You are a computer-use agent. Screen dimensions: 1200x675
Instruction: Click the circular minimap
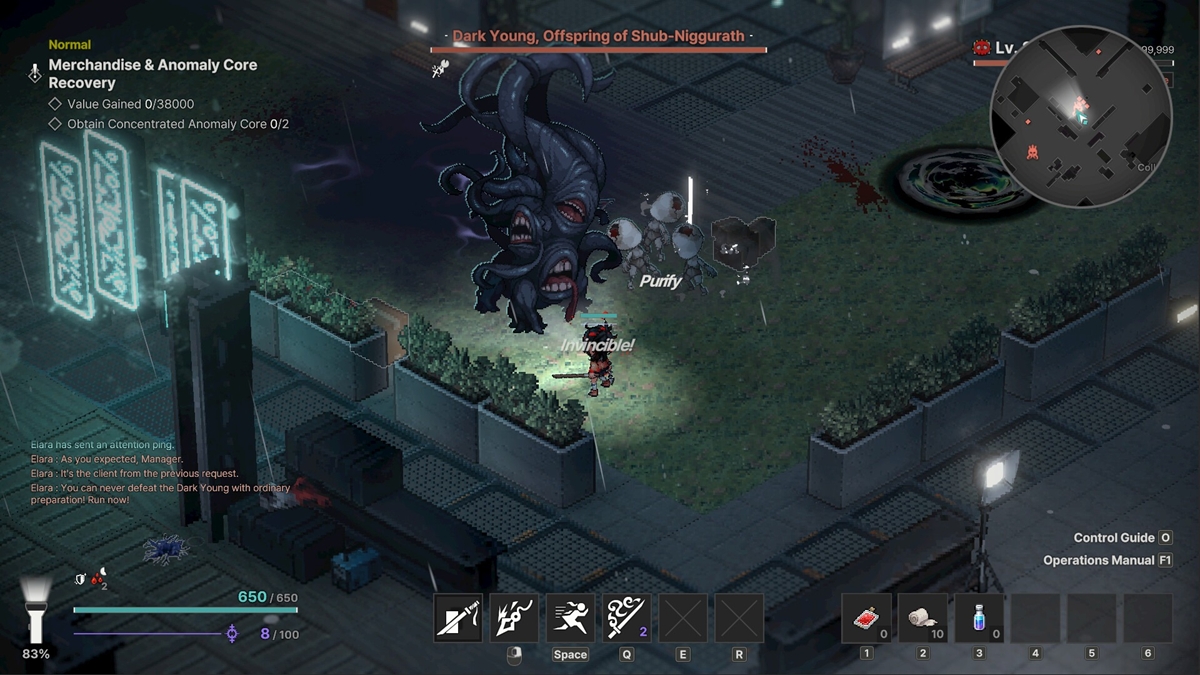[x=1080, y=115]
